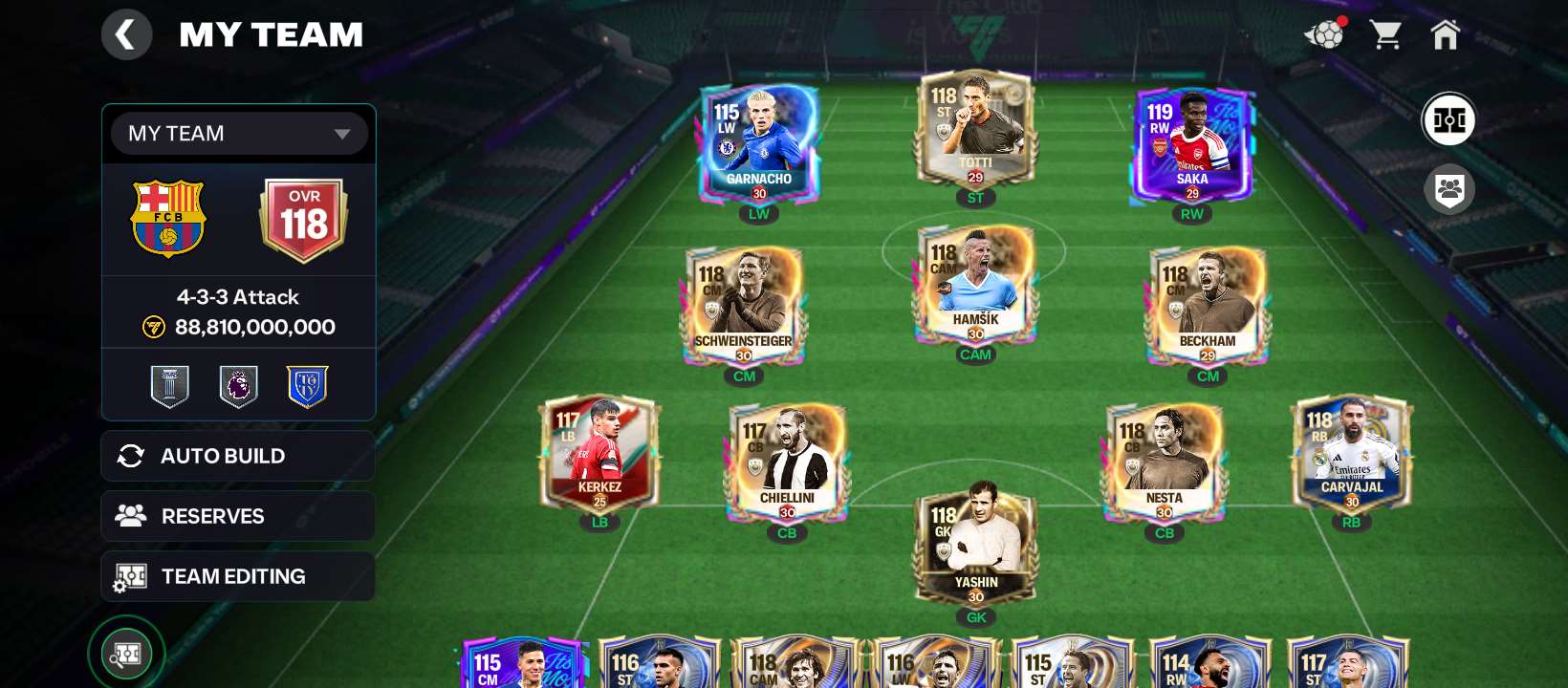This screenshot has height=688, width=1568.
Task: Open the store shopping cart
Action: pos(1386,34)
